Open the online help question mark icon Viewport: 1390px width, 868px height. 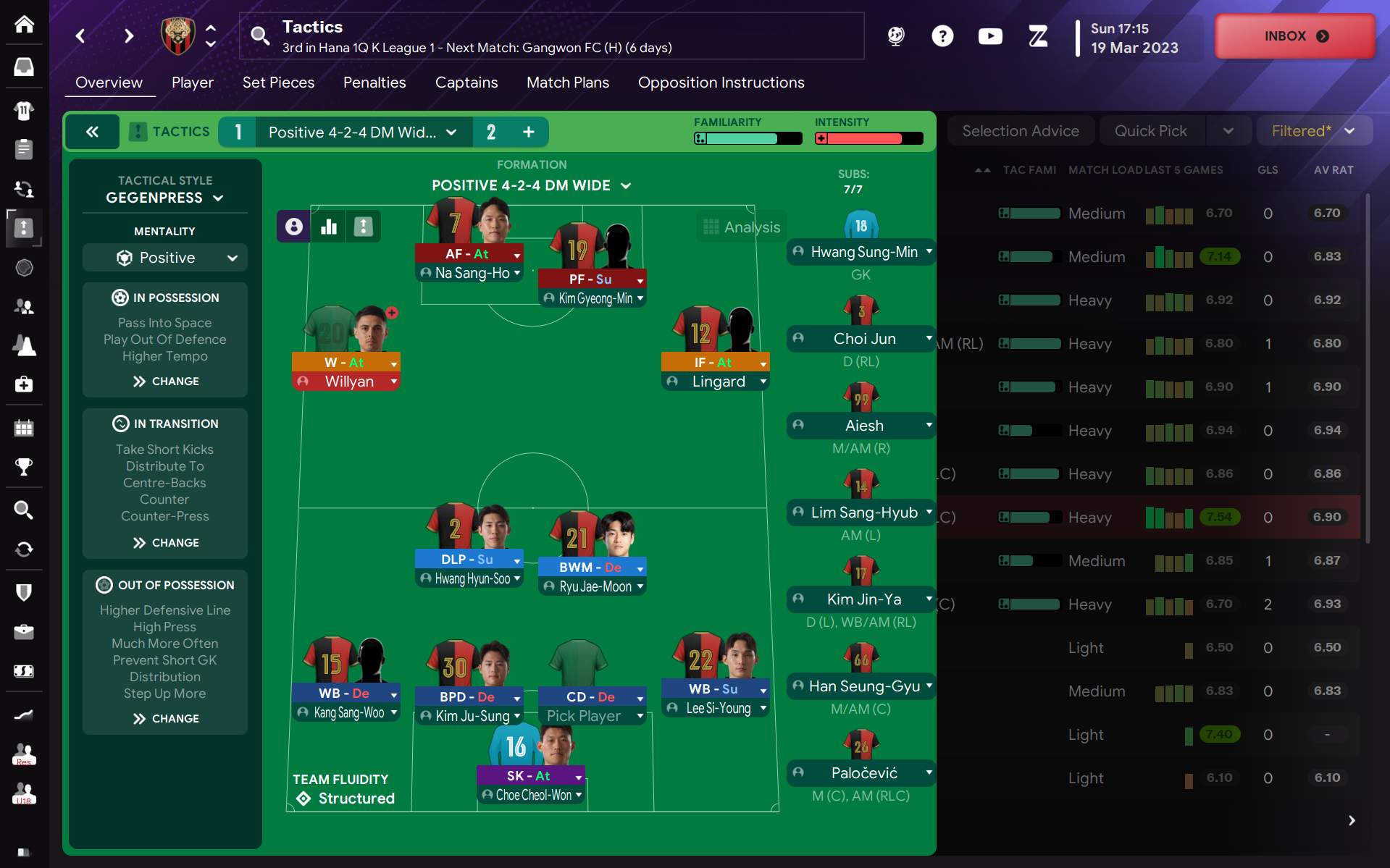coord(942,35)
